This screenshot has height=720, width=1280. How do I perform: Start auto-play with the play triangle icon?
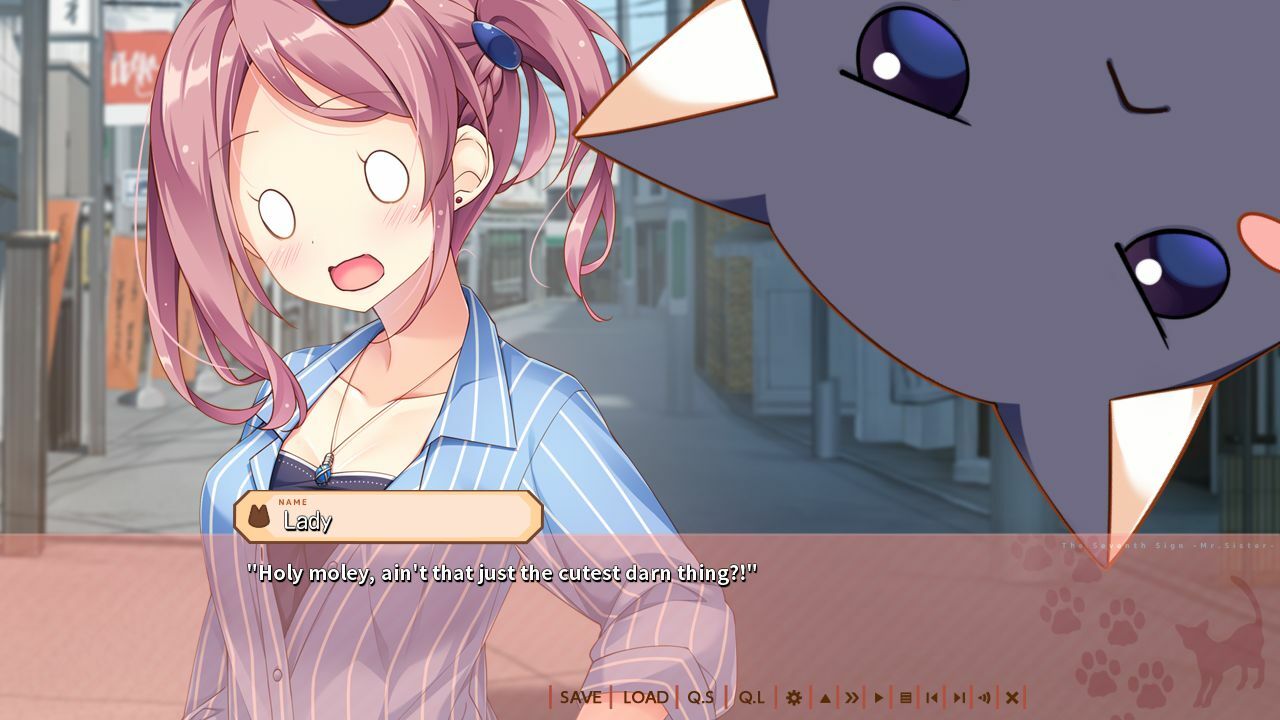pos(880,697)
